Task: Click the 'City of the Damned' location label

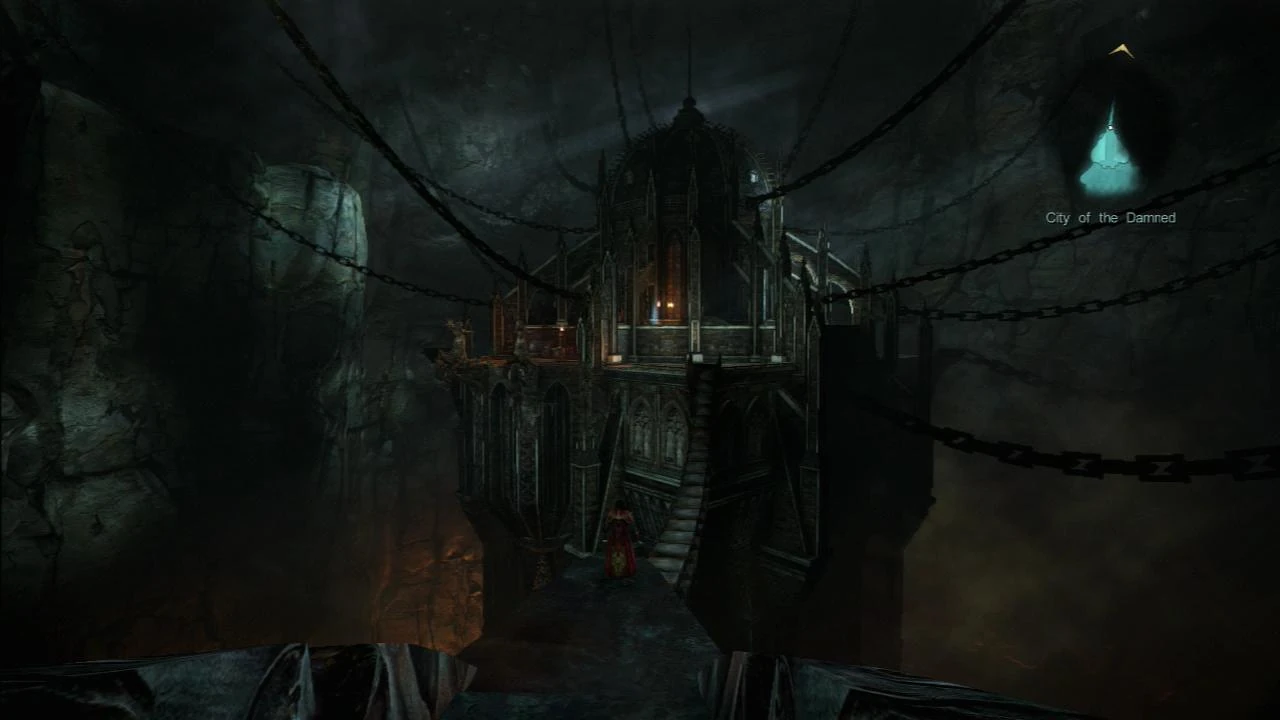Action: pyautogui.click(x=1111, y=217)
